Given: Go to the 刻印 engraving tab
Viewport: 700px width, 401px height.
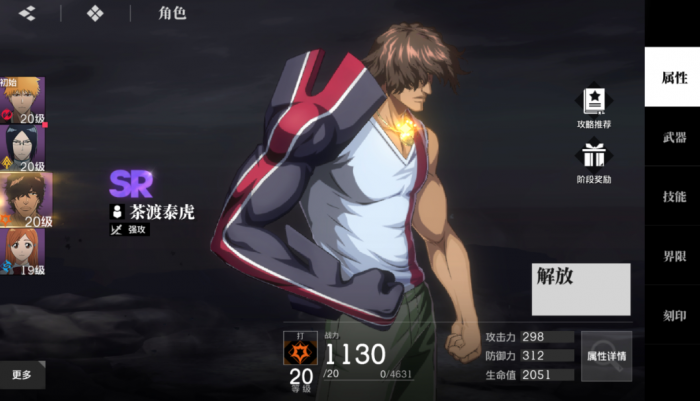Looking at the screenshot, I should tap(673, 315).
